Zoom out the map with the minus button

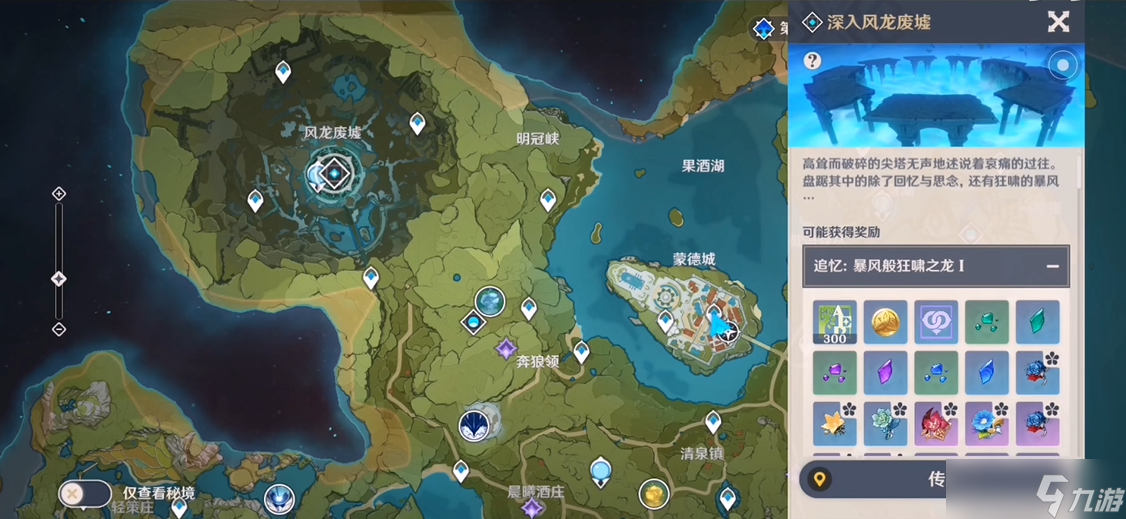pos(59,329)
